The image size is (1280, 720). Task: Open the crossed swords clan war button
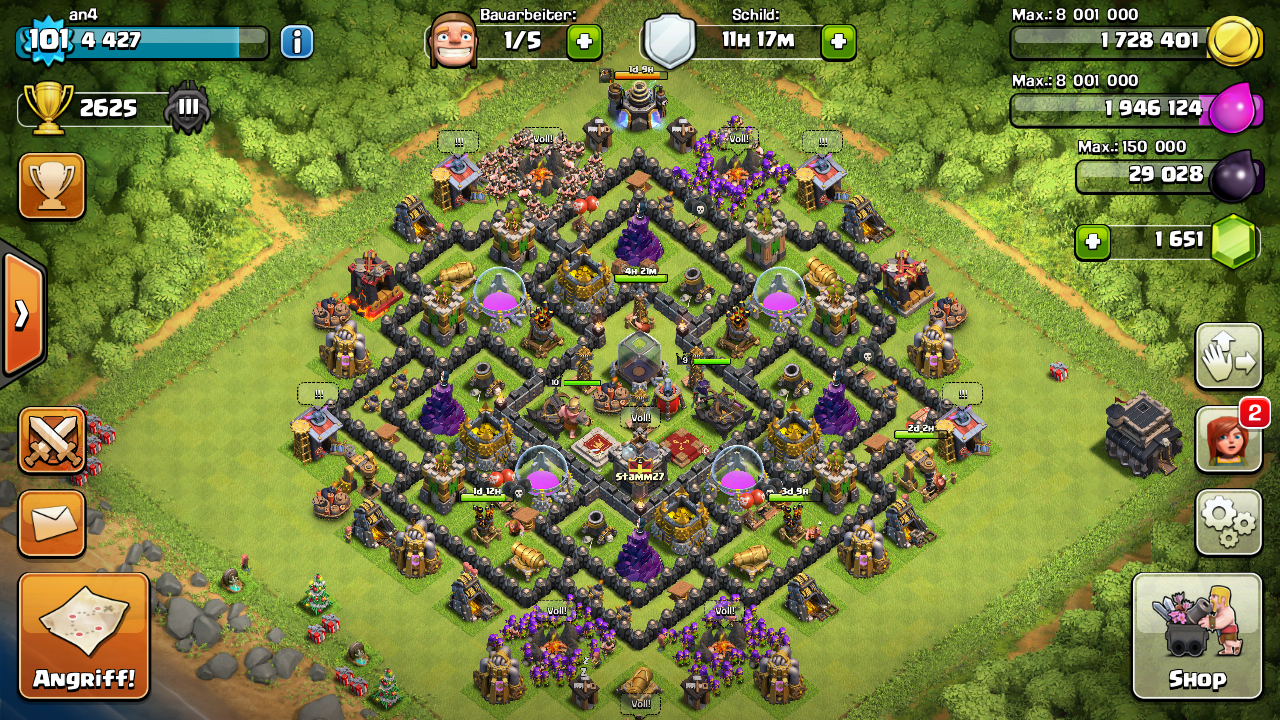pos(52,440)
